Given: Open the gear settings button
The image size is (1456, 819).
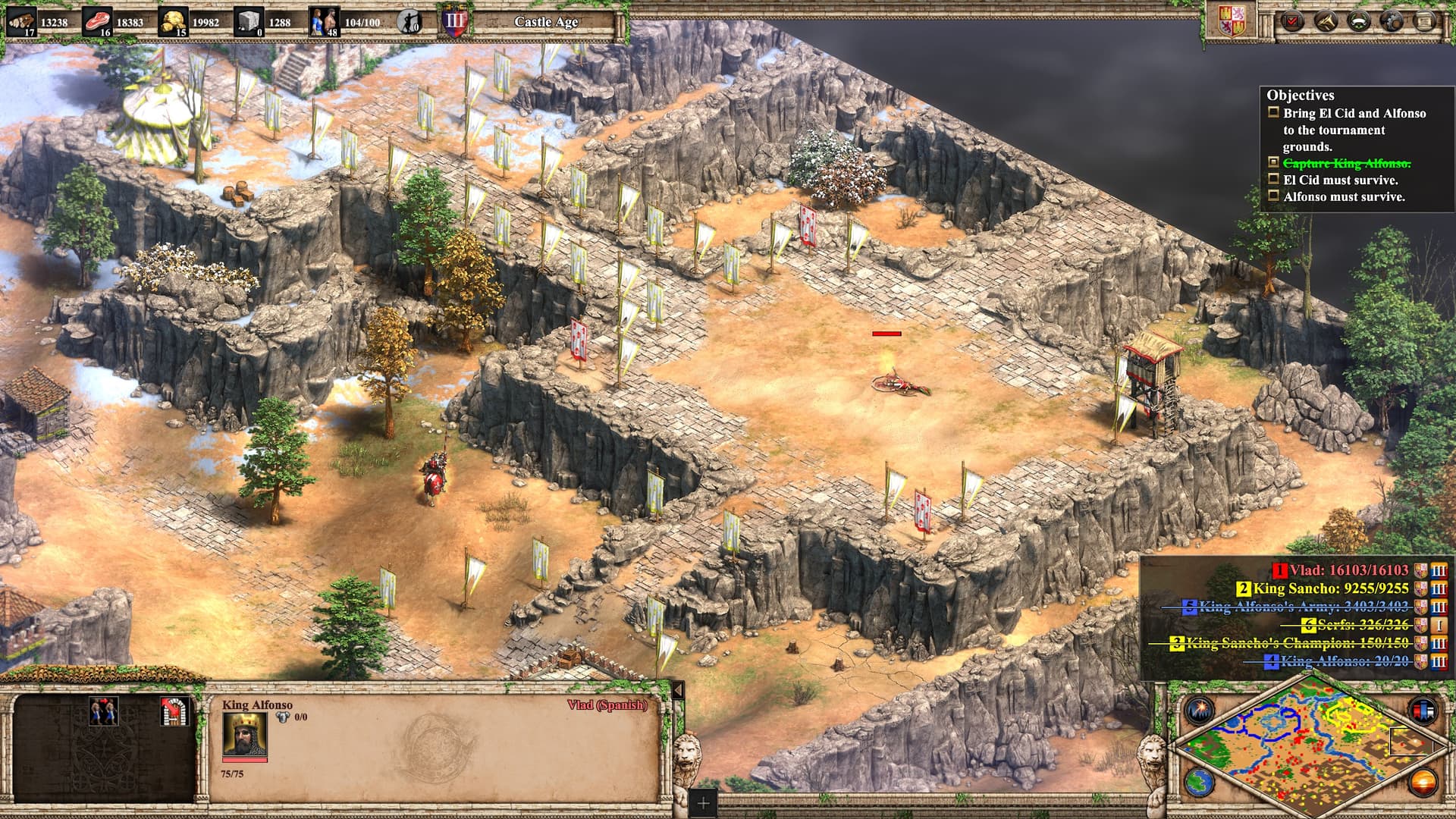Looking at the screenshot, I should click(x=1393, y=20).
